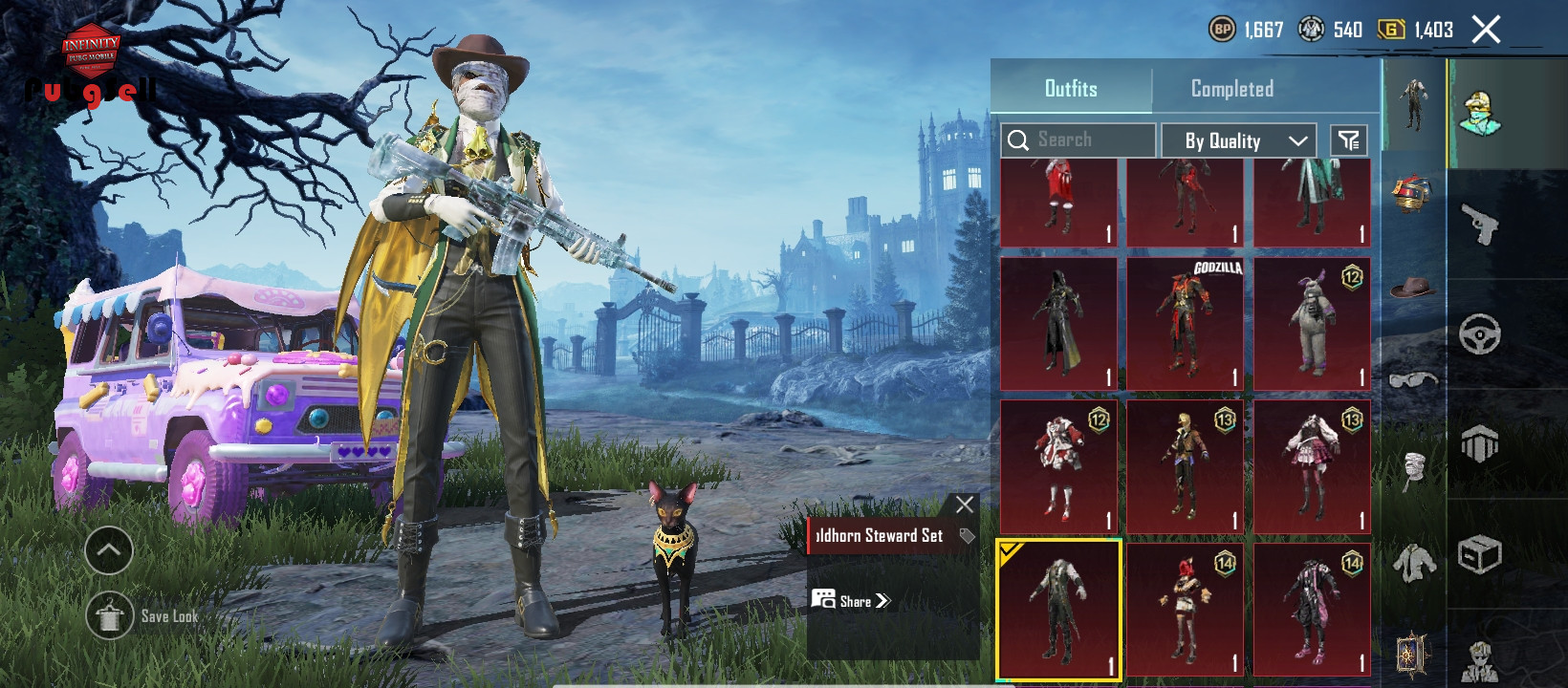
Task: Open the pistol weapon skins category
Action: pos(1480,225)
